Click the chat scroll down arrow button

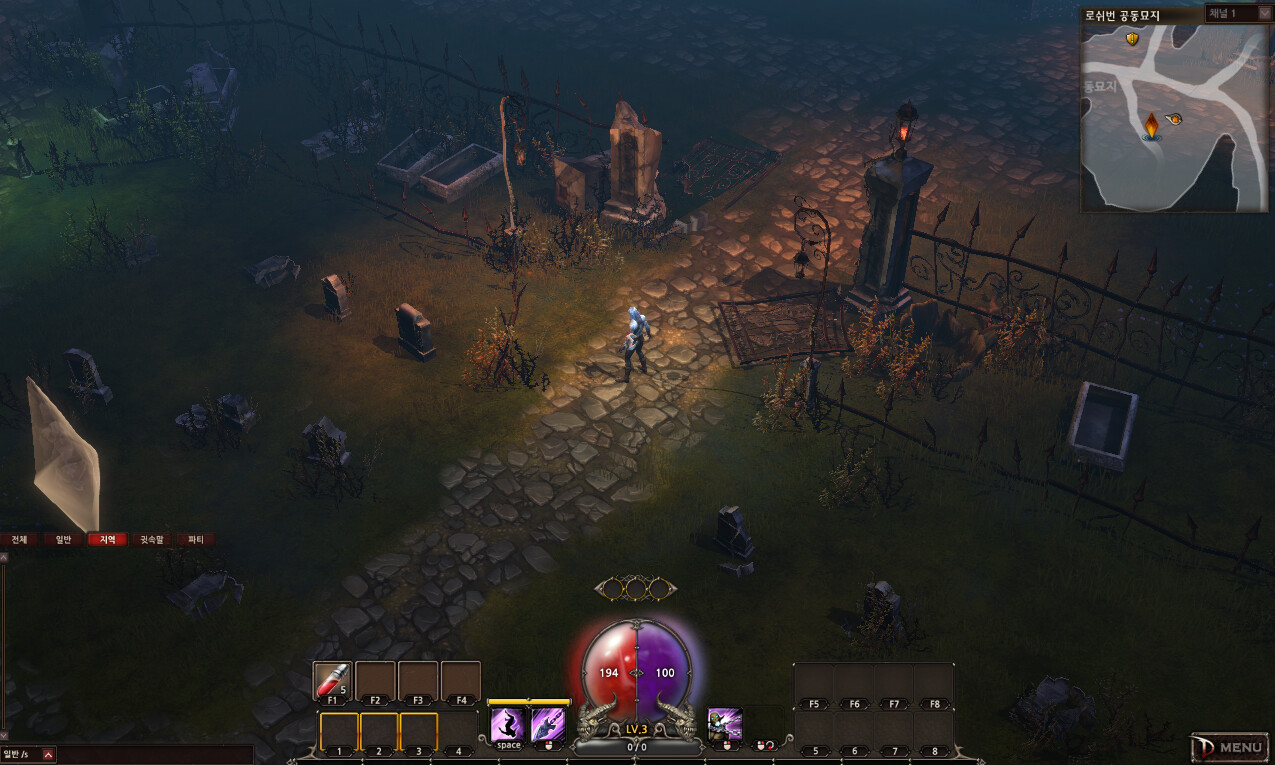click(x=4, y=736)
